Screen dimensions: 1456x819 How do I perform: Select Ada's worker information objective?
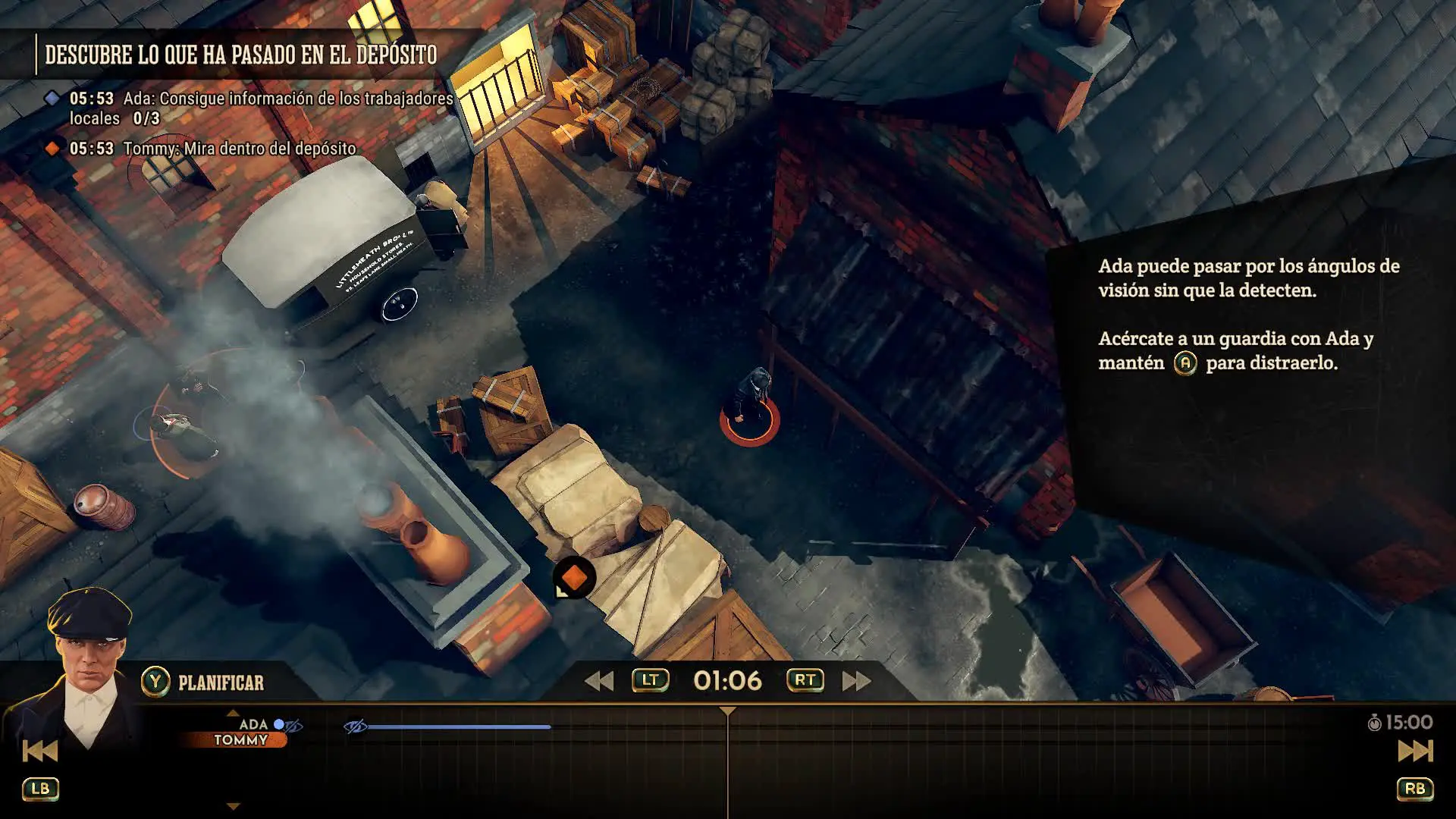pos(260,108)
